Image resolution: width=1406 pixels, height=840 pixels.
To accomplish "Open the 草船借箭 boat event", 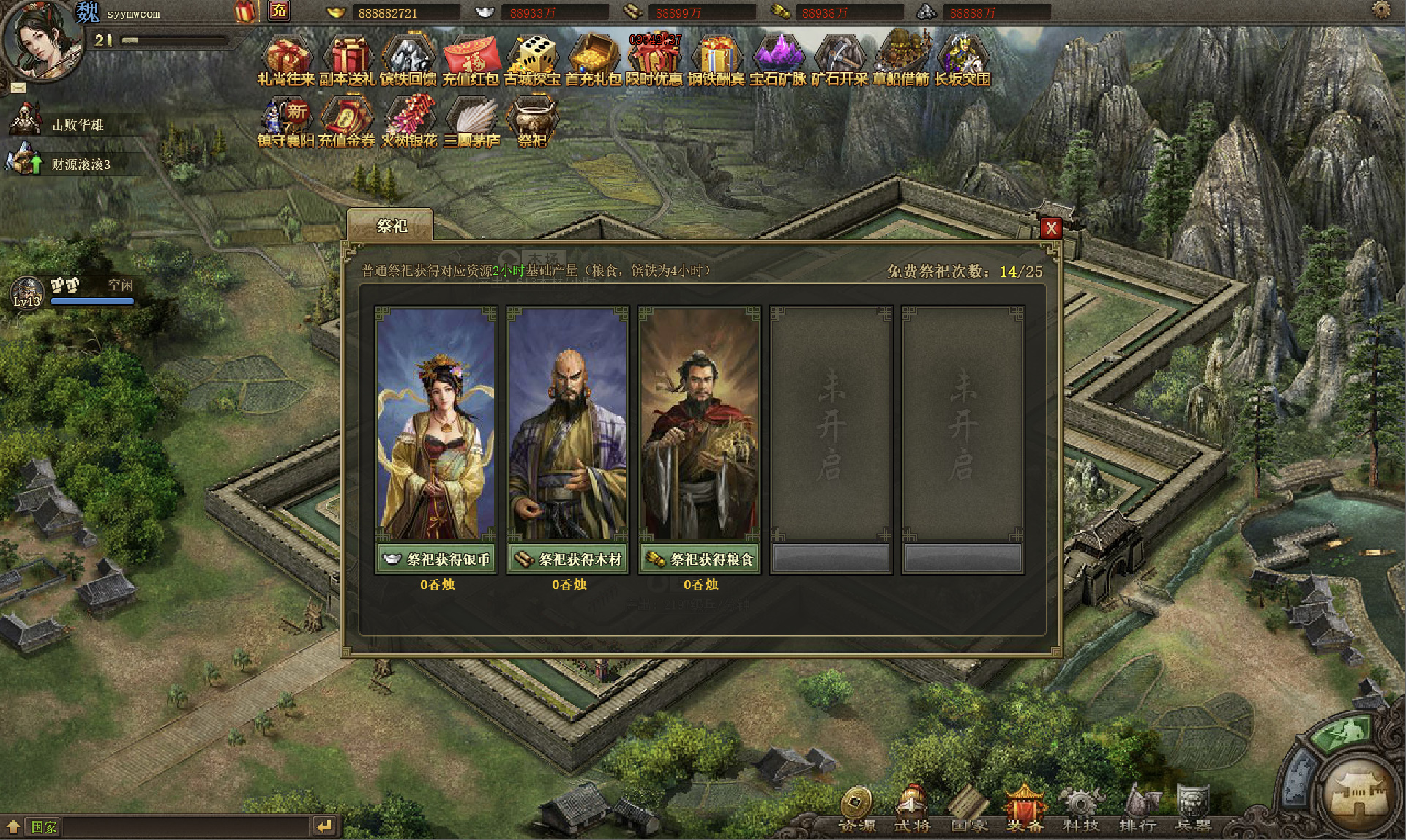I will click(901, 60).
